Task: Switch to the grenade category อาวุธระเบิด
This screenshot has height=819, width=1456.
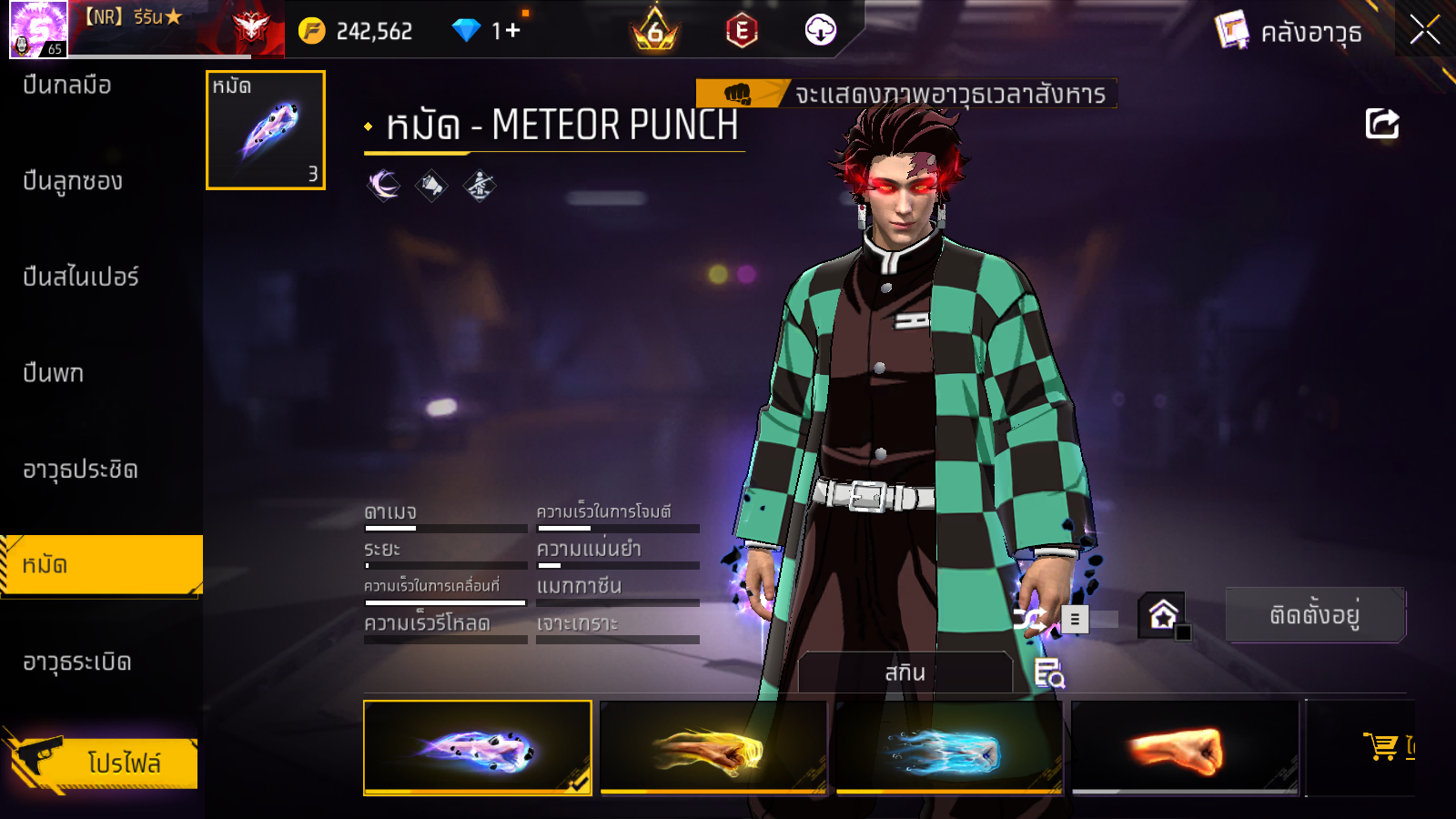Action: coord(77,662)
